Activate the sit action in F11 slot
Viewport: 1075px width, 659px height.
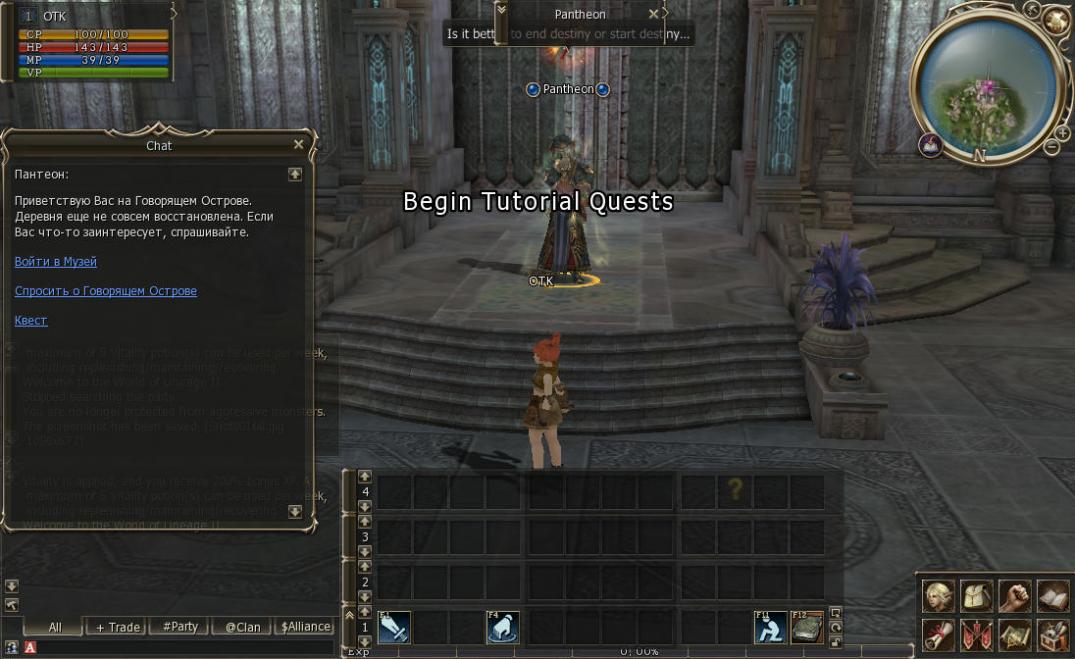point(770,627)
